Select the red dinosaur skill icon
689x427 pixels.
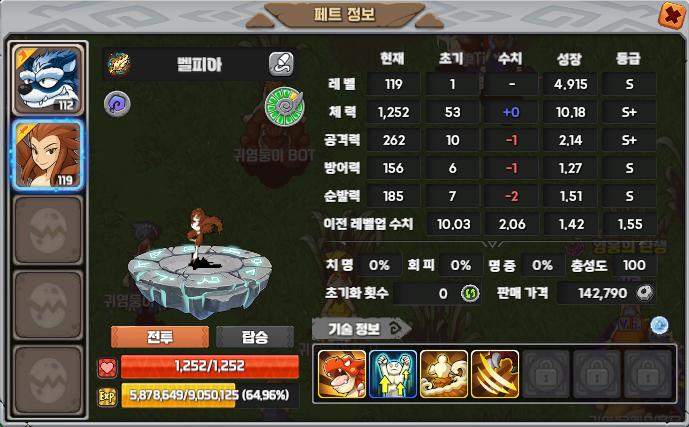click(x=342, y=374)
